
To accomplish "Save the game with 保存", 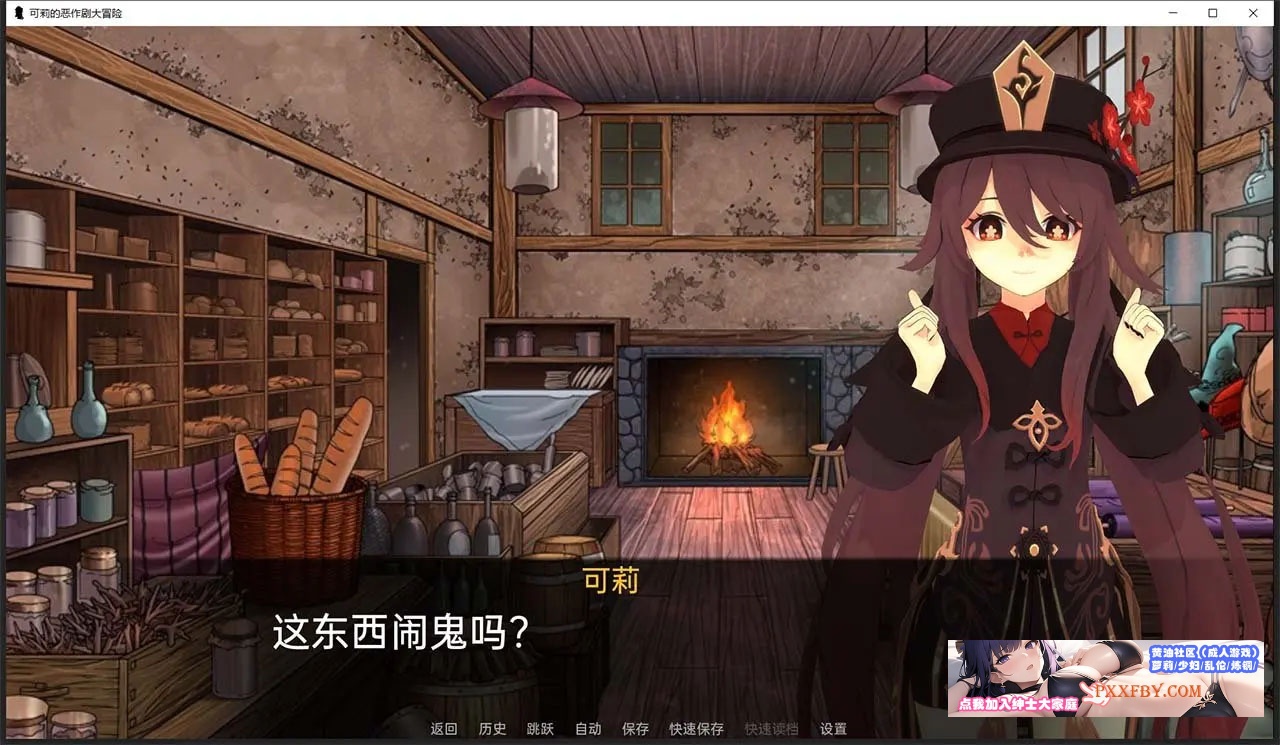I will pyautogui.click(x=636, y=730).
